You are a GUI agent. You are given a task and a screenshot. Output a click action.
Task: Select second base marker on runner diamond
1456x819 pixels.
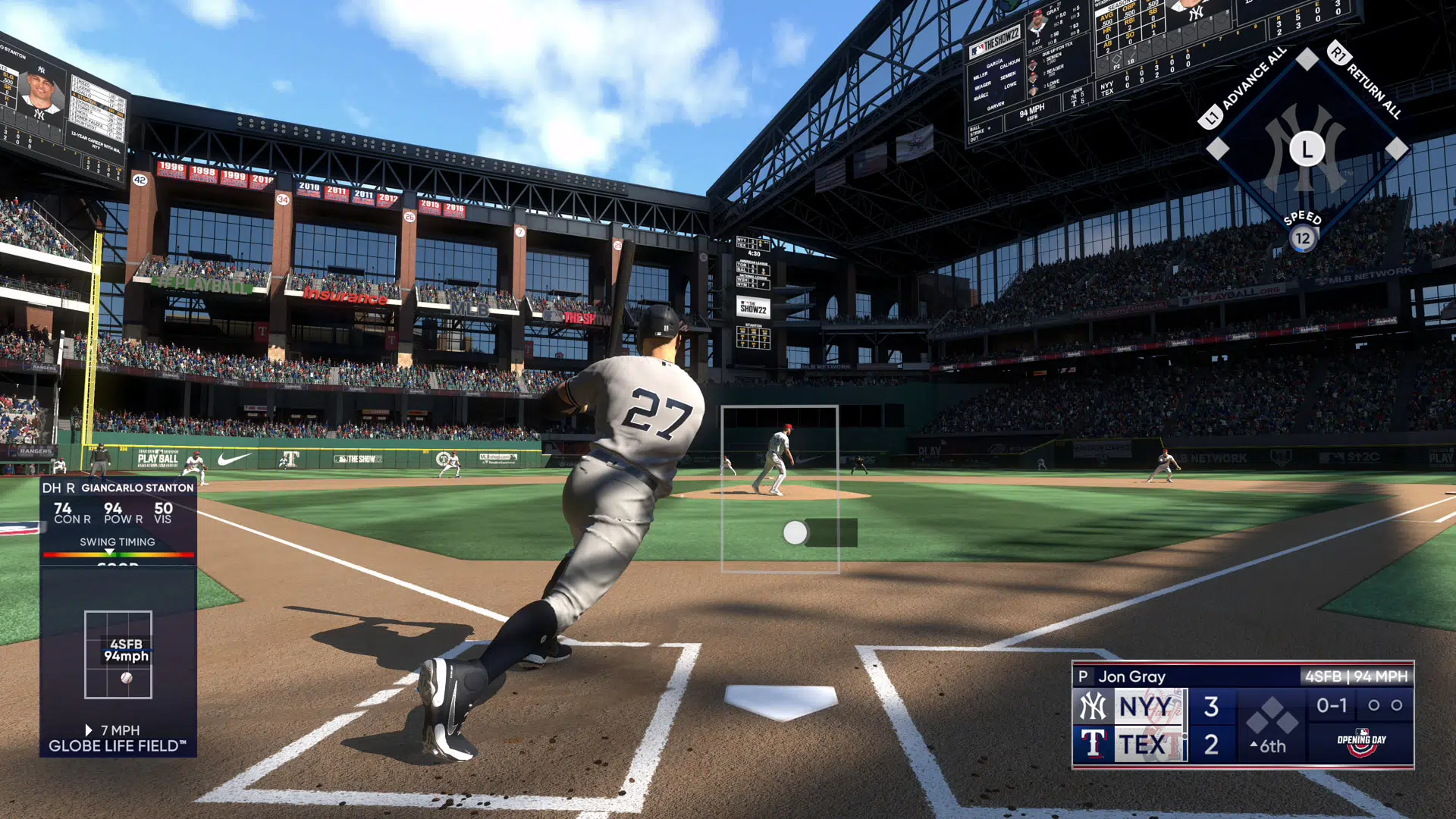pos(1307,59)
